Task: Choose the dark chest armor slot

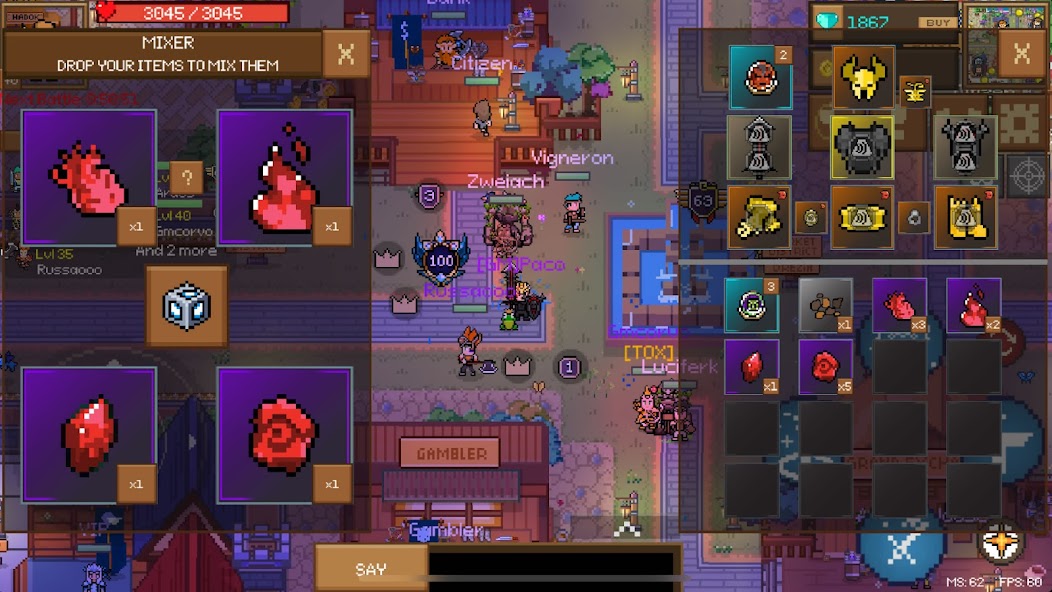Action: [862, 147]
